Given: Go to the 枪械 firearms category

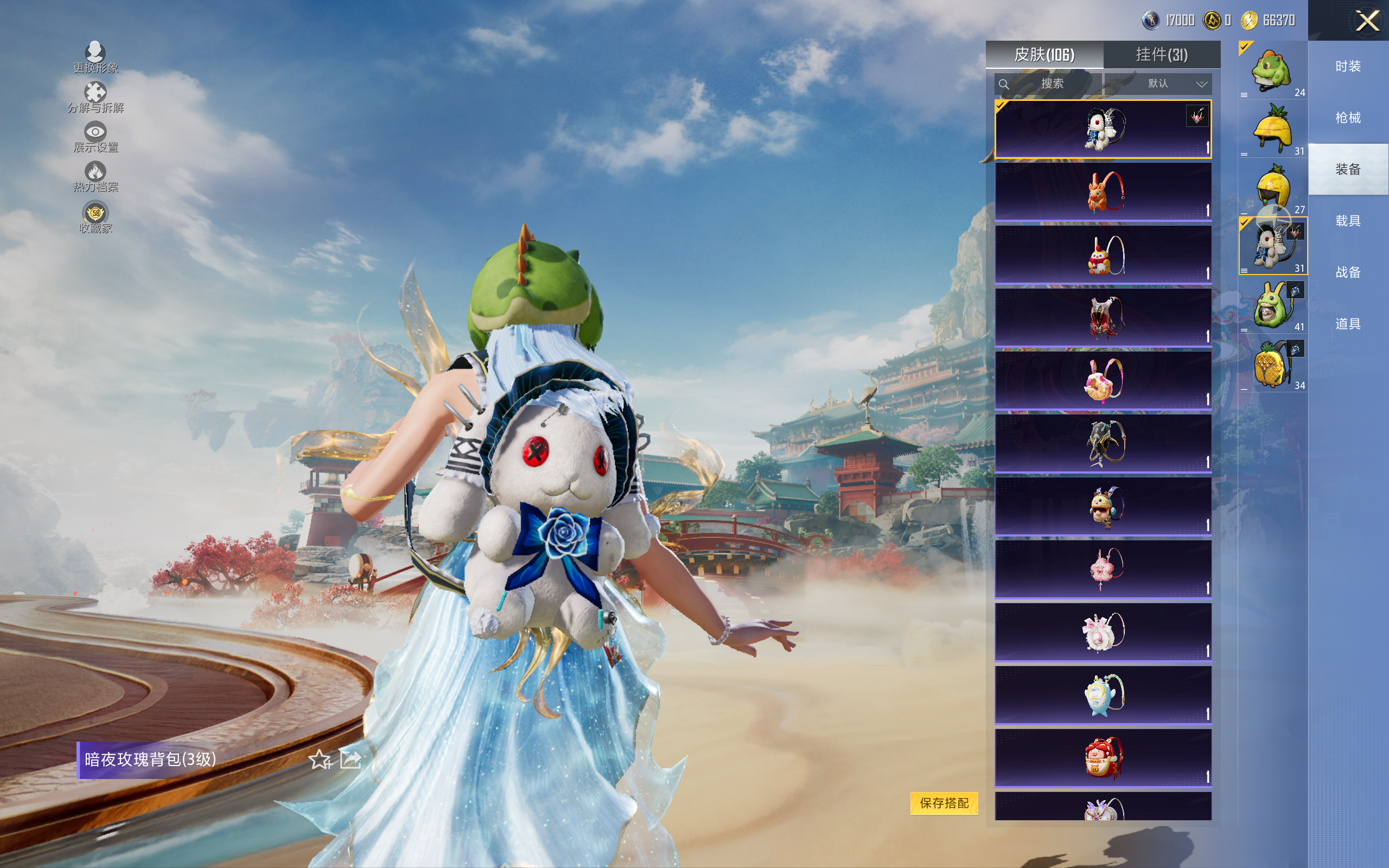Looking at the screenshot, I should [1348, 118].
